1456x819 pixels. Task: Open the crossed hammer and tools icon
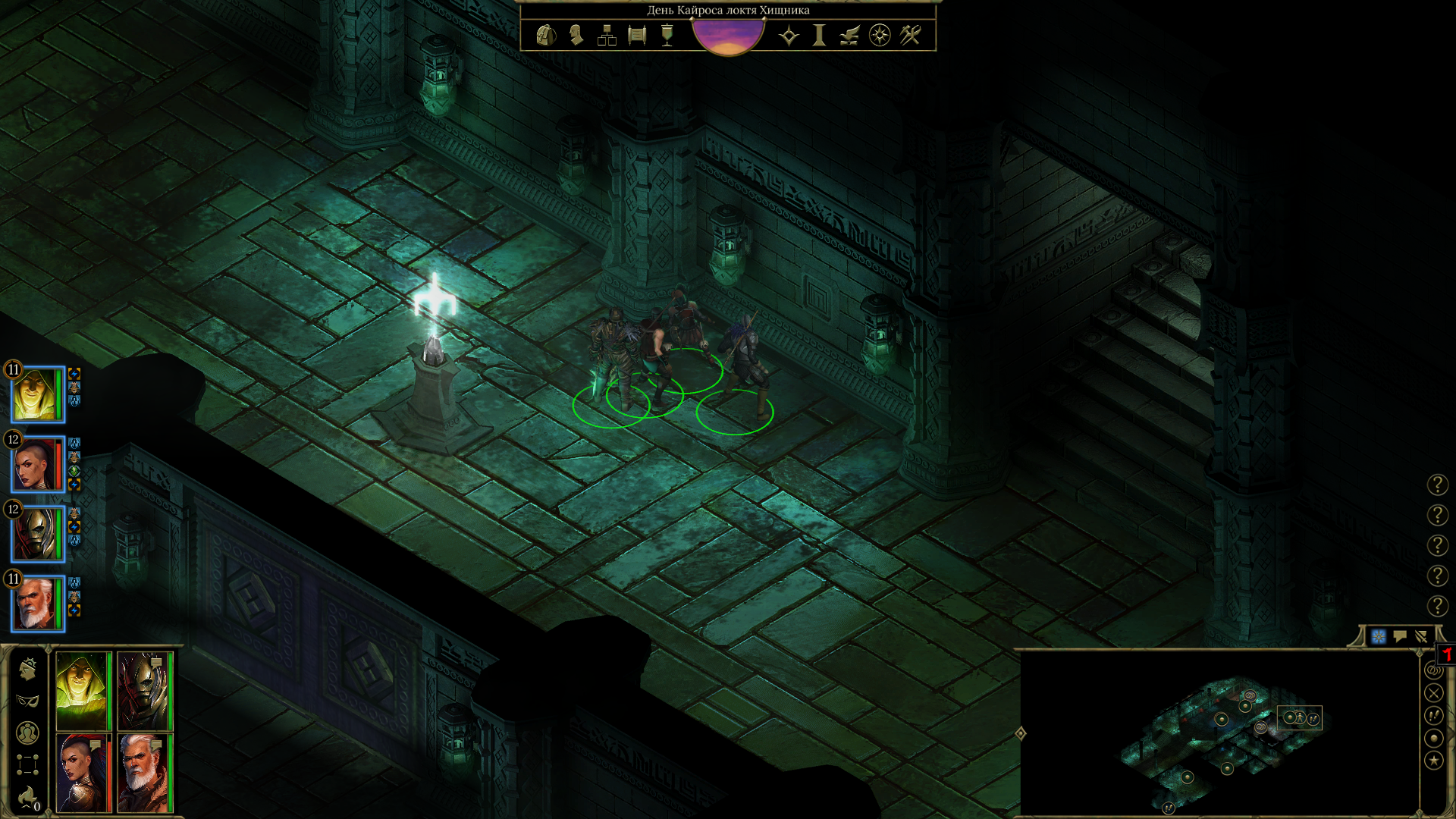tap(910, 36)
